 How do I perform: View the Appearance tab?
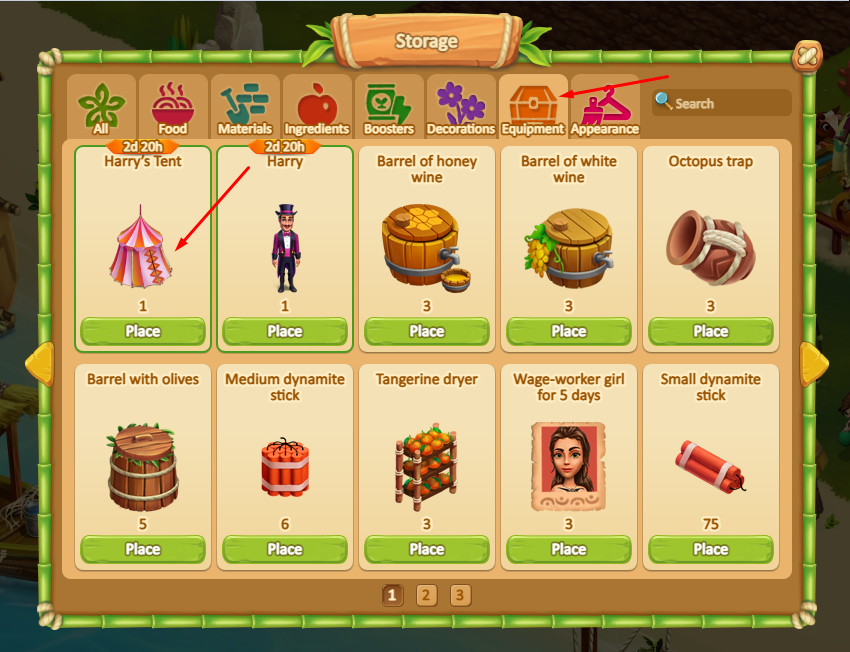tap(604, 107)
